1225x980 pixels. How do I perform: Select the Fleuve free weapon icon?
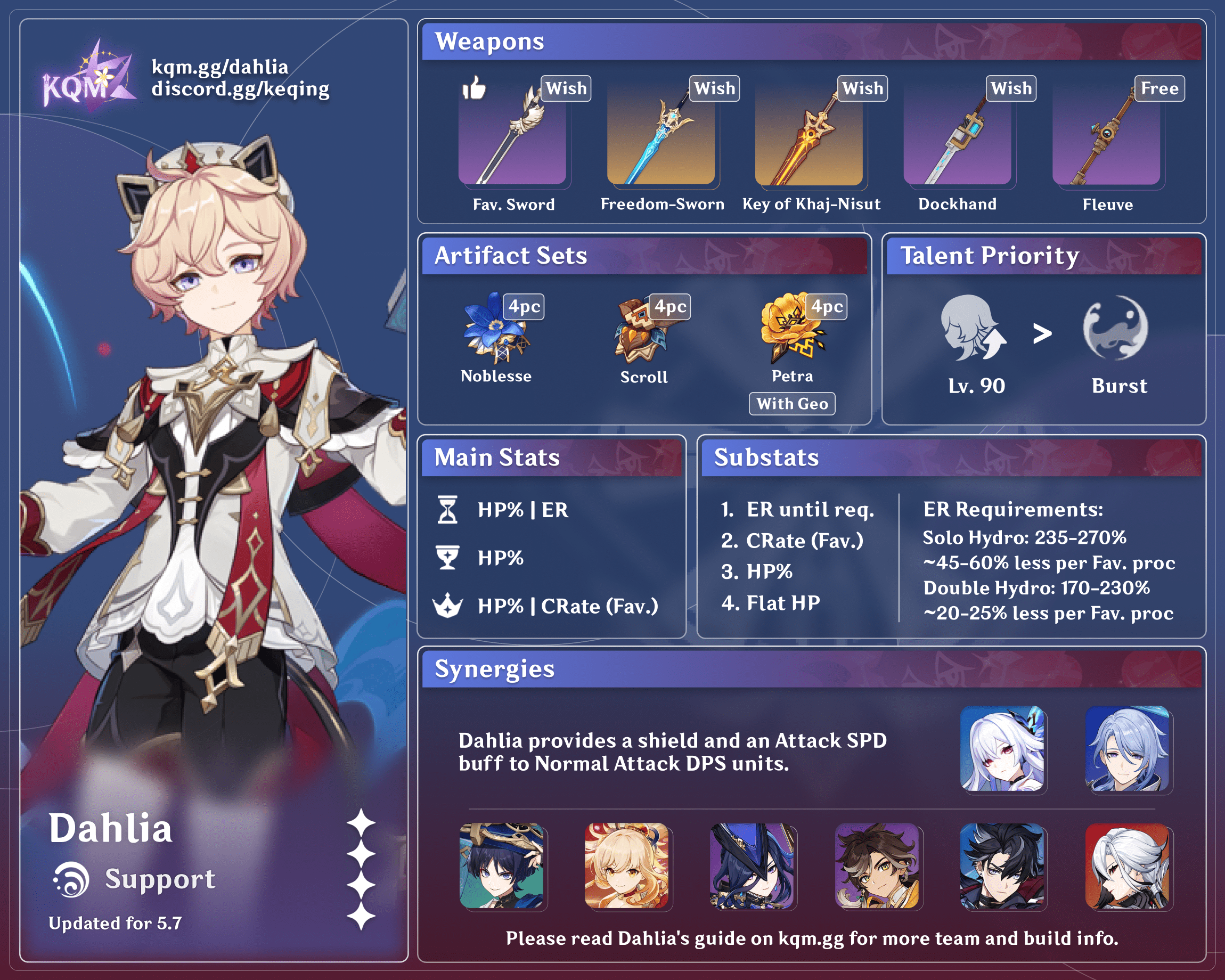(1106, 136)
